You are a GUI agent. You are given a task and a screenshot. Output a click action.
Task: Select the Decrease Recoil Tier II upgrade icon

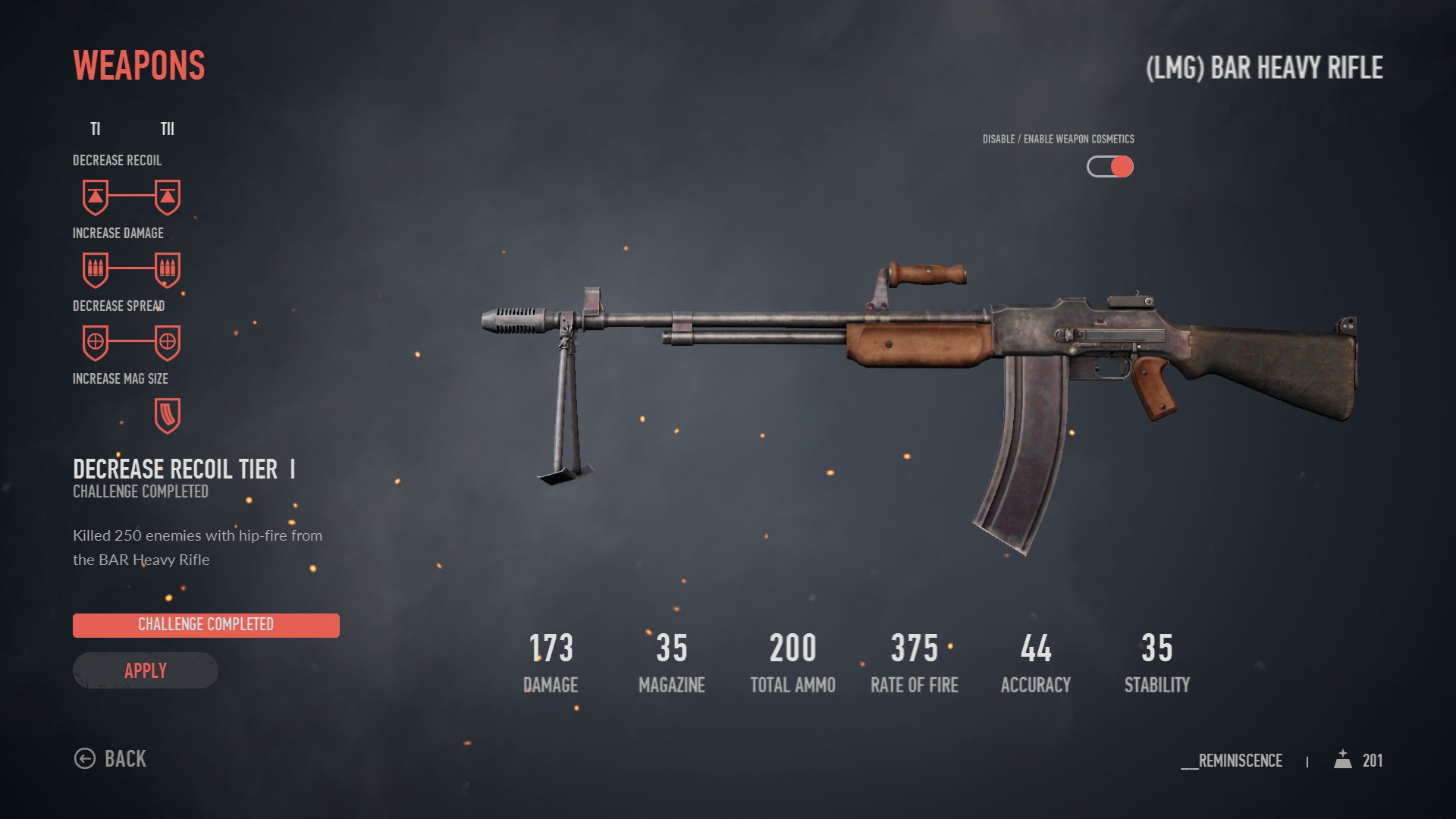pyautogui.click(x=167, y=196)
